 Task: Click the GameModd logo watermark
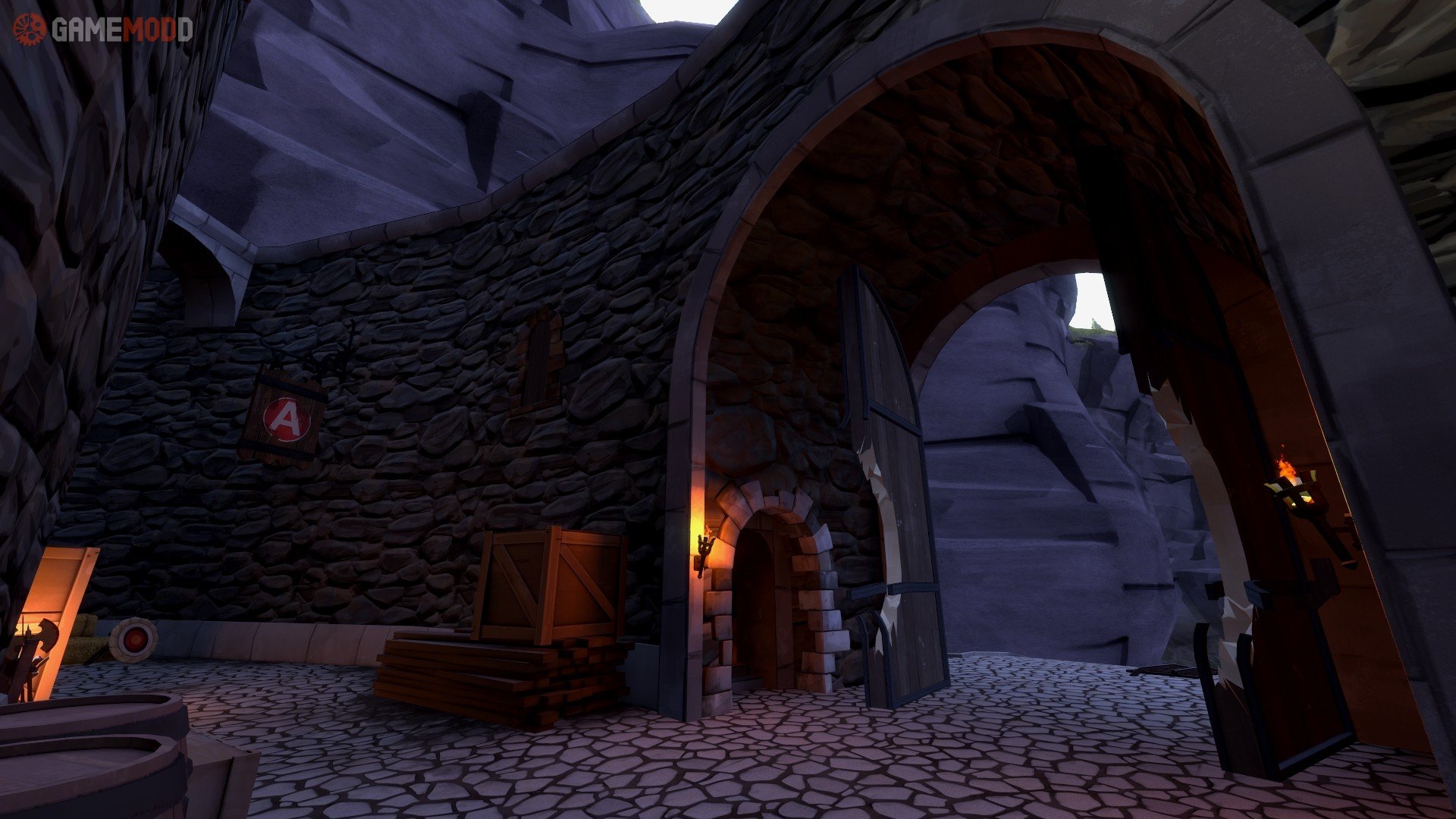pos(103,30)
